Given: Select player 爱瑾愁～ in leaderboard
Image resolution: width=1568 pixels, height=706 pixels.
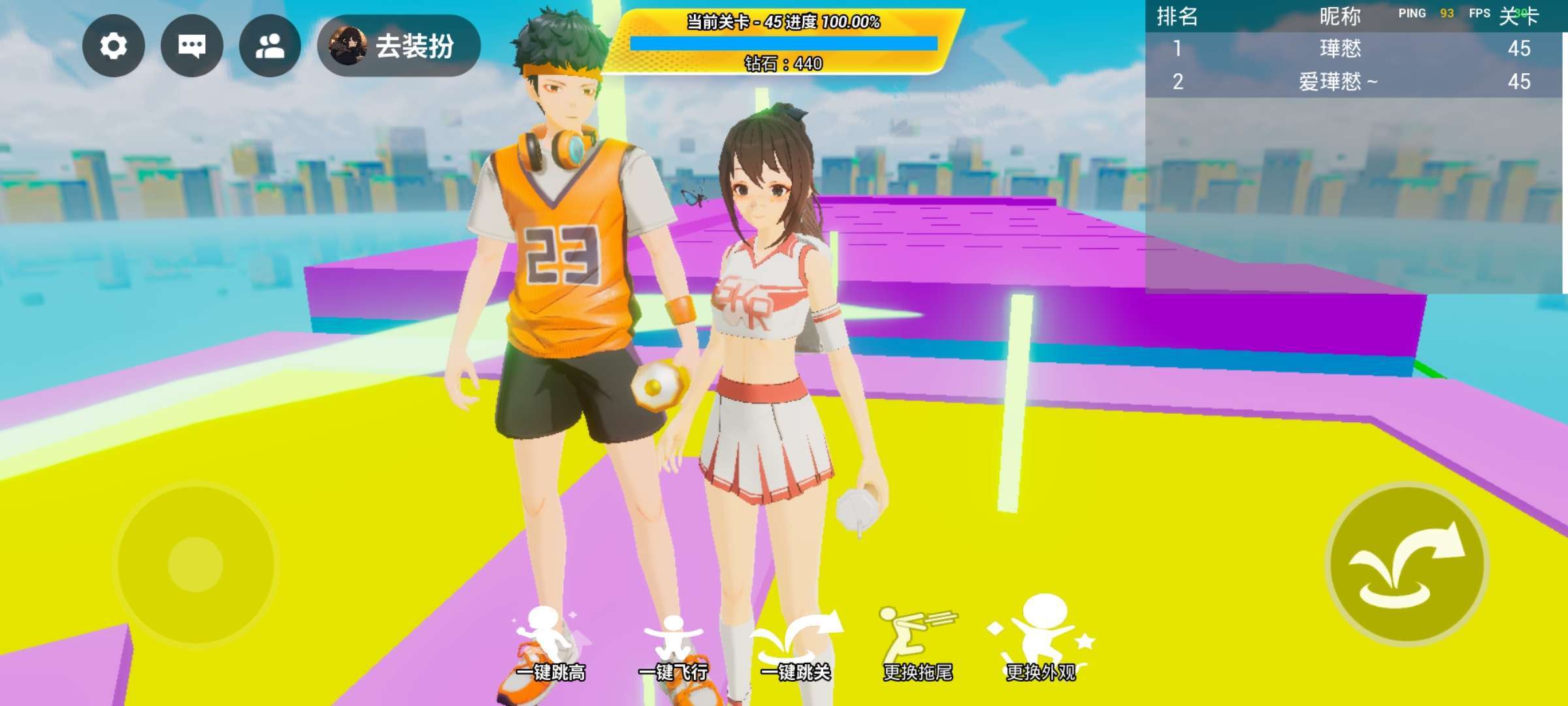Looking at the screenshot, I should tap(1337, 82).
